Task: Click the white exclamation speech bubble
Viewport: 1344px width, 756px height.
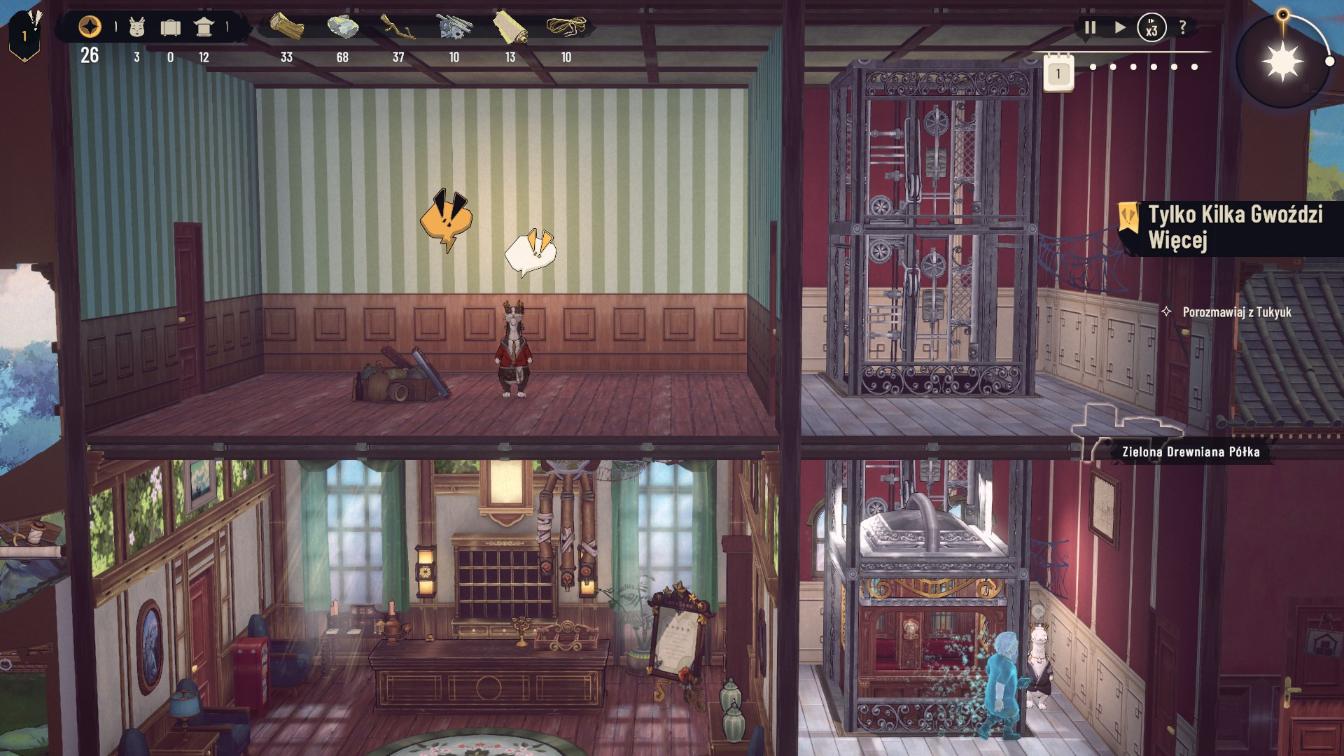Action: point(529,253)
